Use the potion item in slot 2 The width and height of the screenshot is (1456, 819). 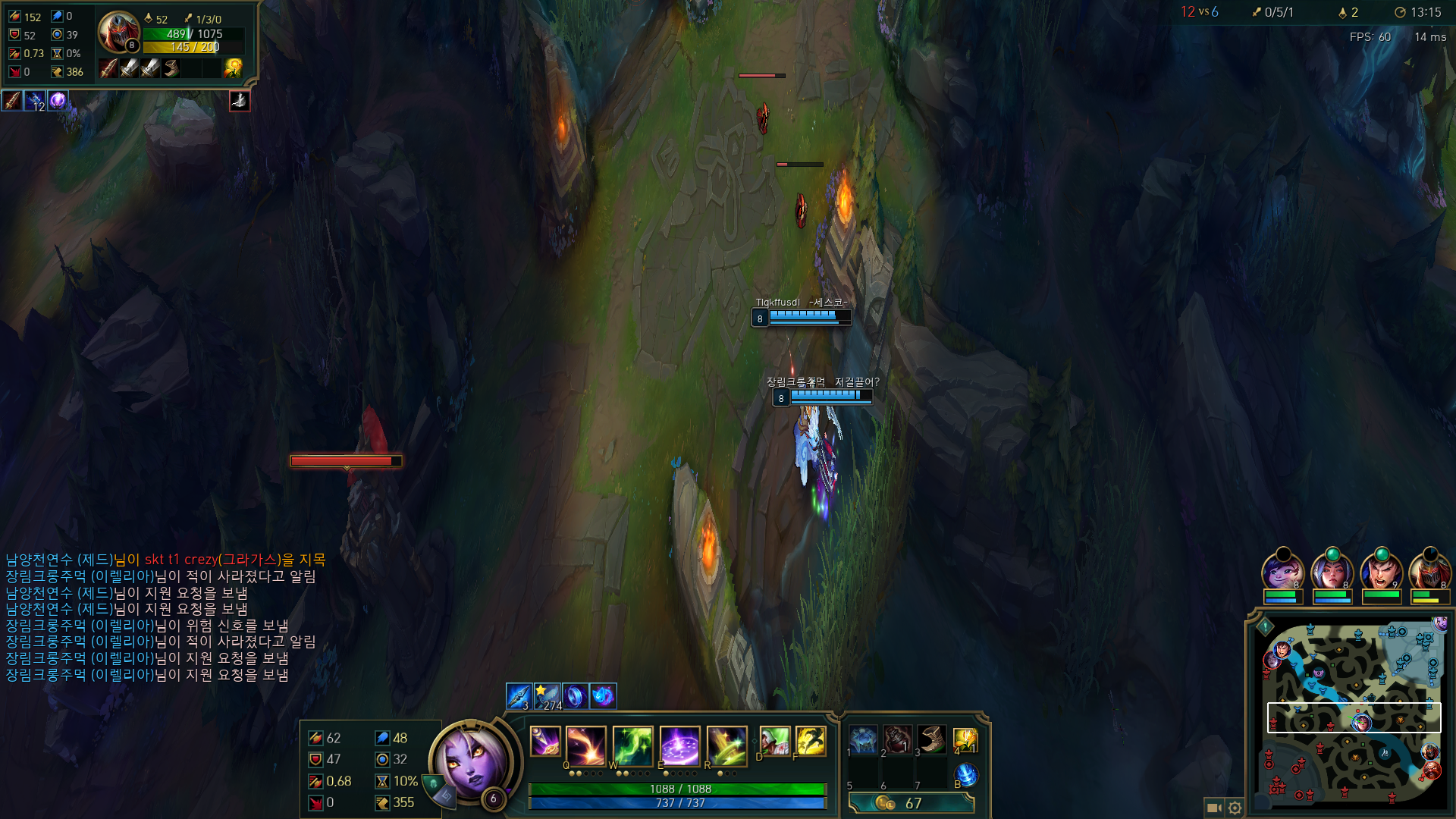point(897,739)
